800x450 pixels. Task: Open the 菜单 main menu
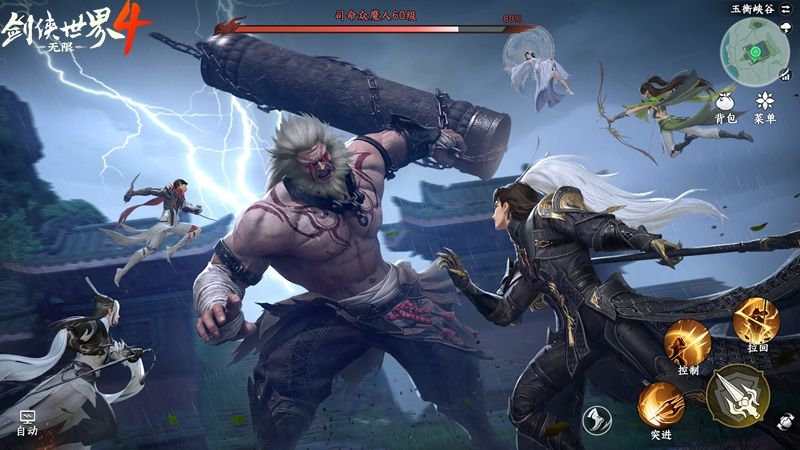766,102
